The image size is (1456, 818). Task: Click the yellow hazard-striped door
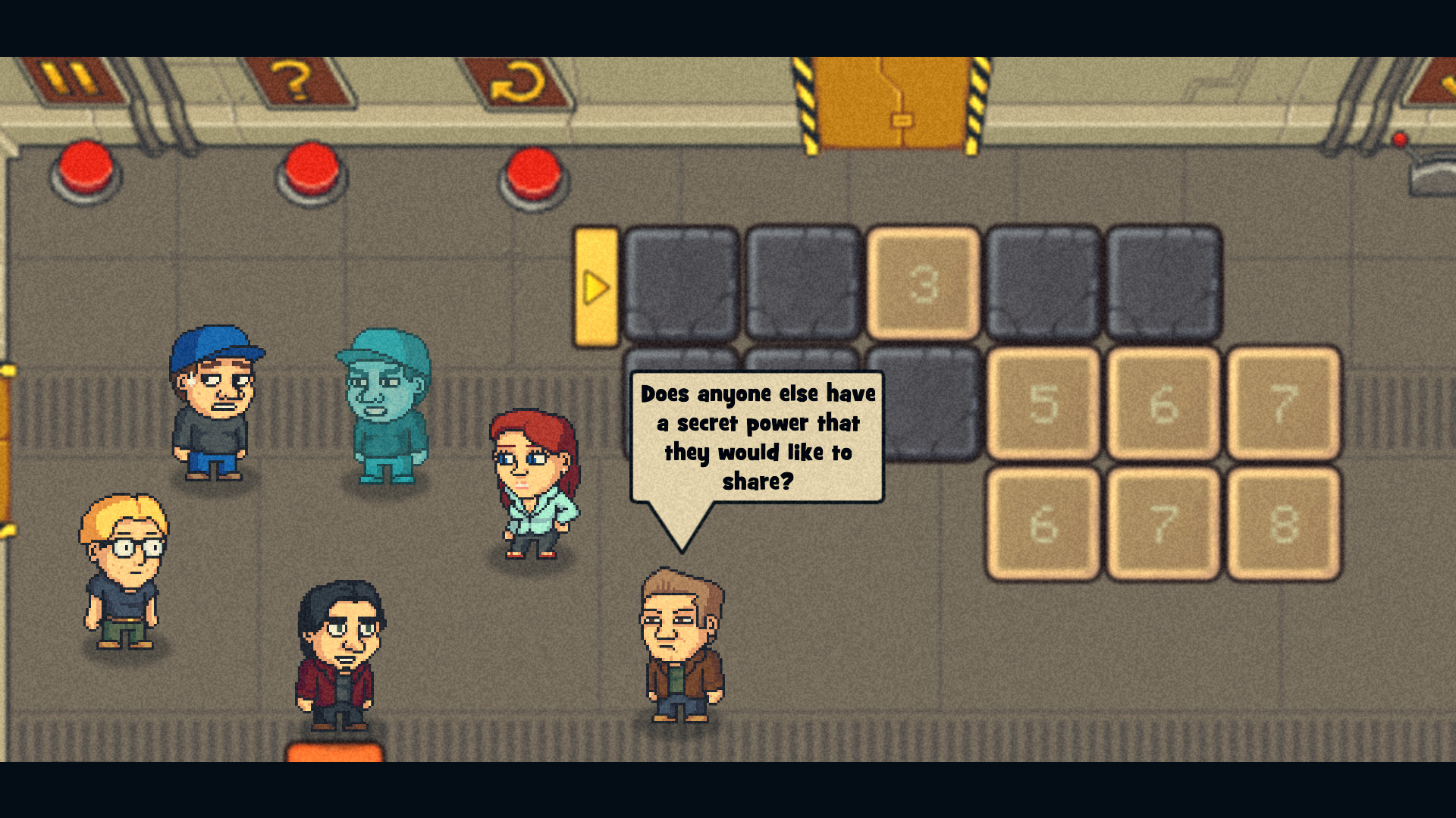click(895, 99)
